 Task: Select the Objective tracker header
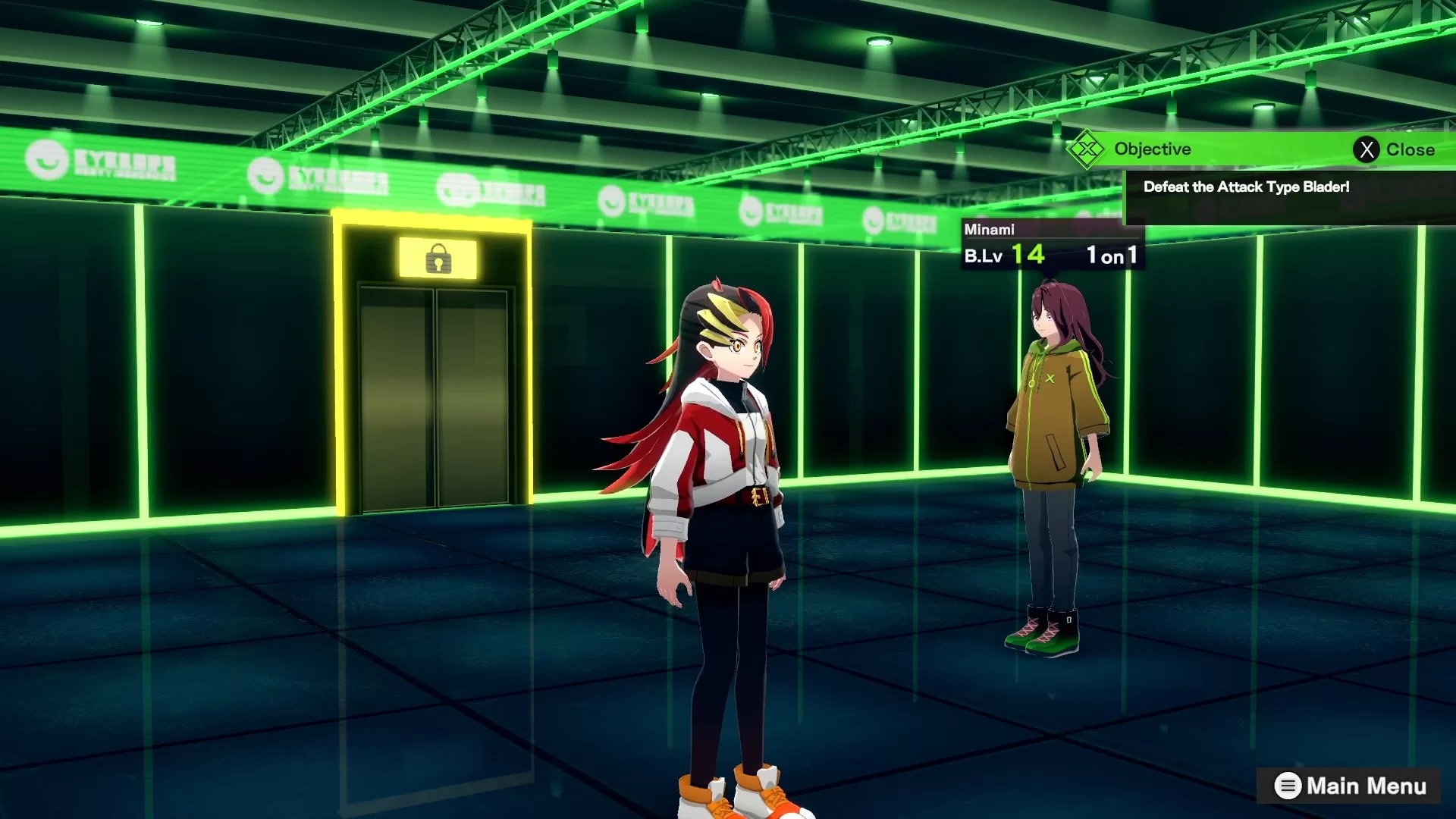(x=1151, y=149)
